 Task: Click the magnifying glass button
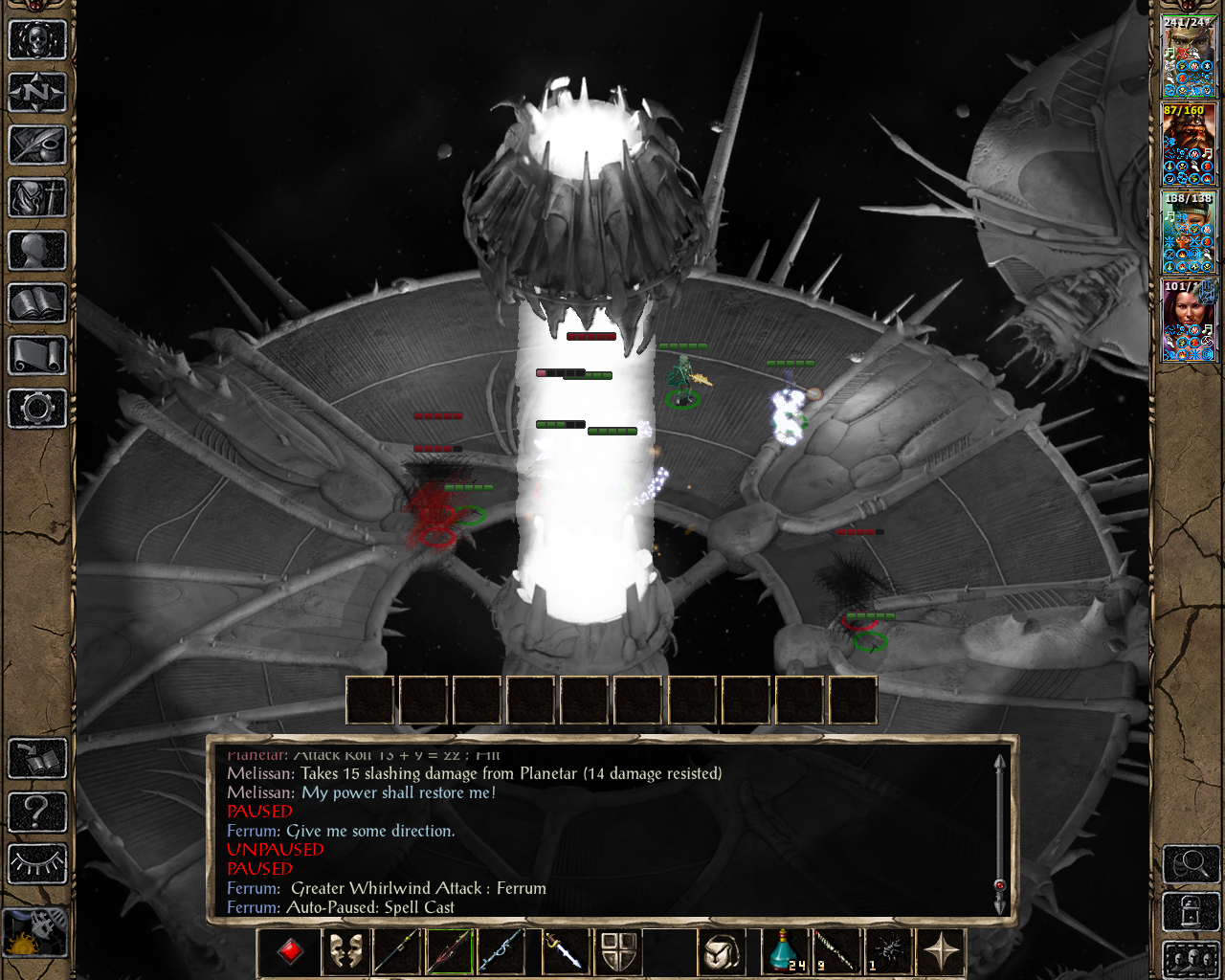click(1191, 864)
